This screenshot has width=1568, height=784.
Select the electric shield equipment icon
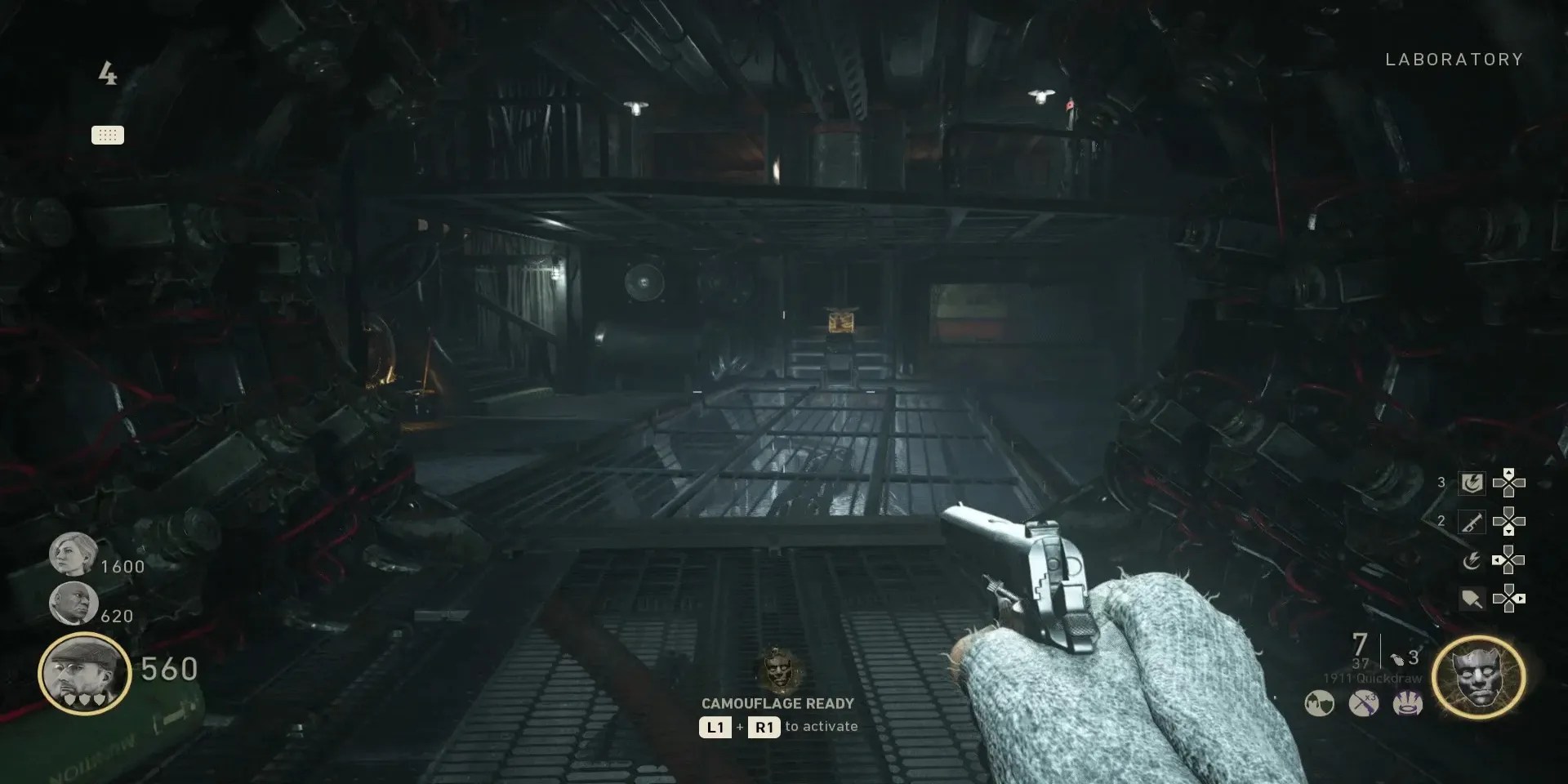point(1471,483)
